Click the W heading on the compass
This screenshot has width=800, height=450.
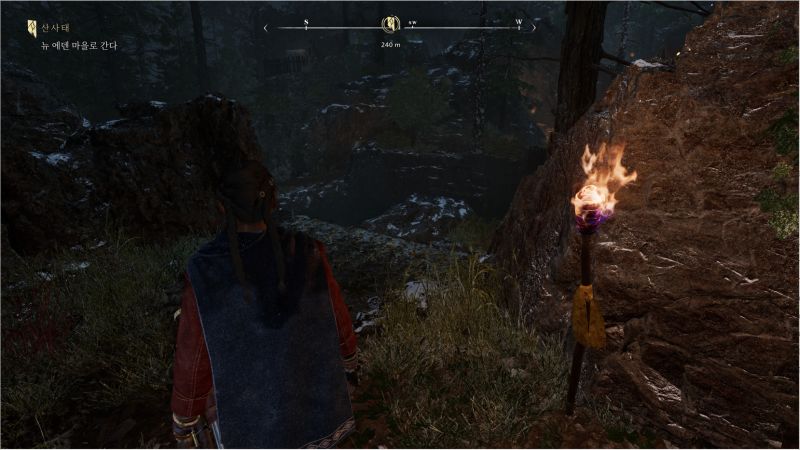click(518, 21)
